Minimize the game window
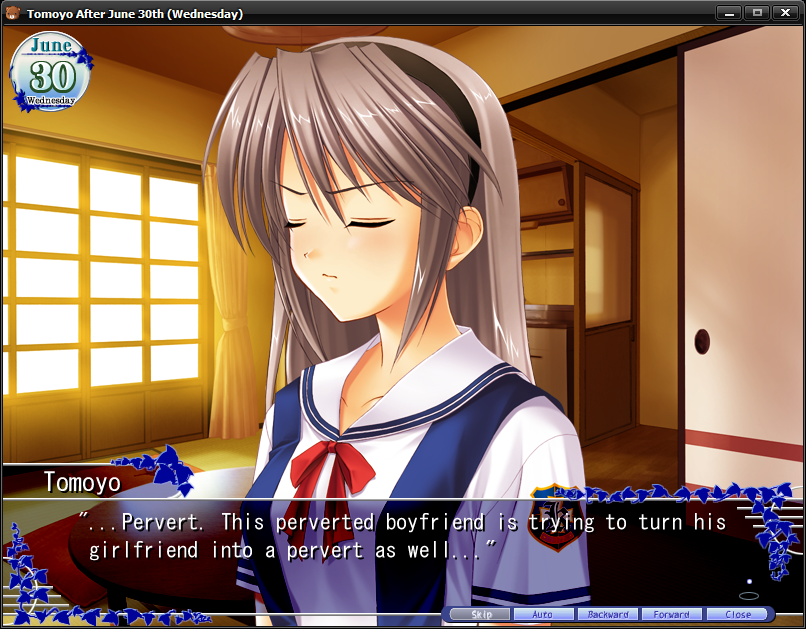 point(728,13)
